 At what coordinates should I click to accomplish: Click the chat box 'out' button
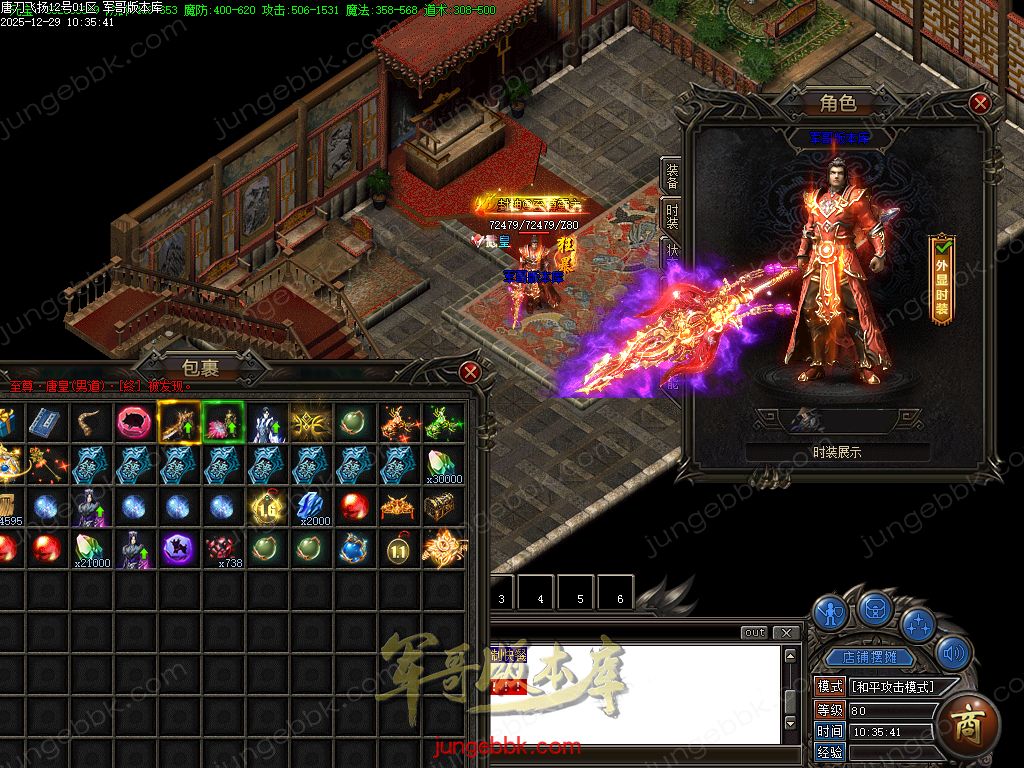coord(755,632)
